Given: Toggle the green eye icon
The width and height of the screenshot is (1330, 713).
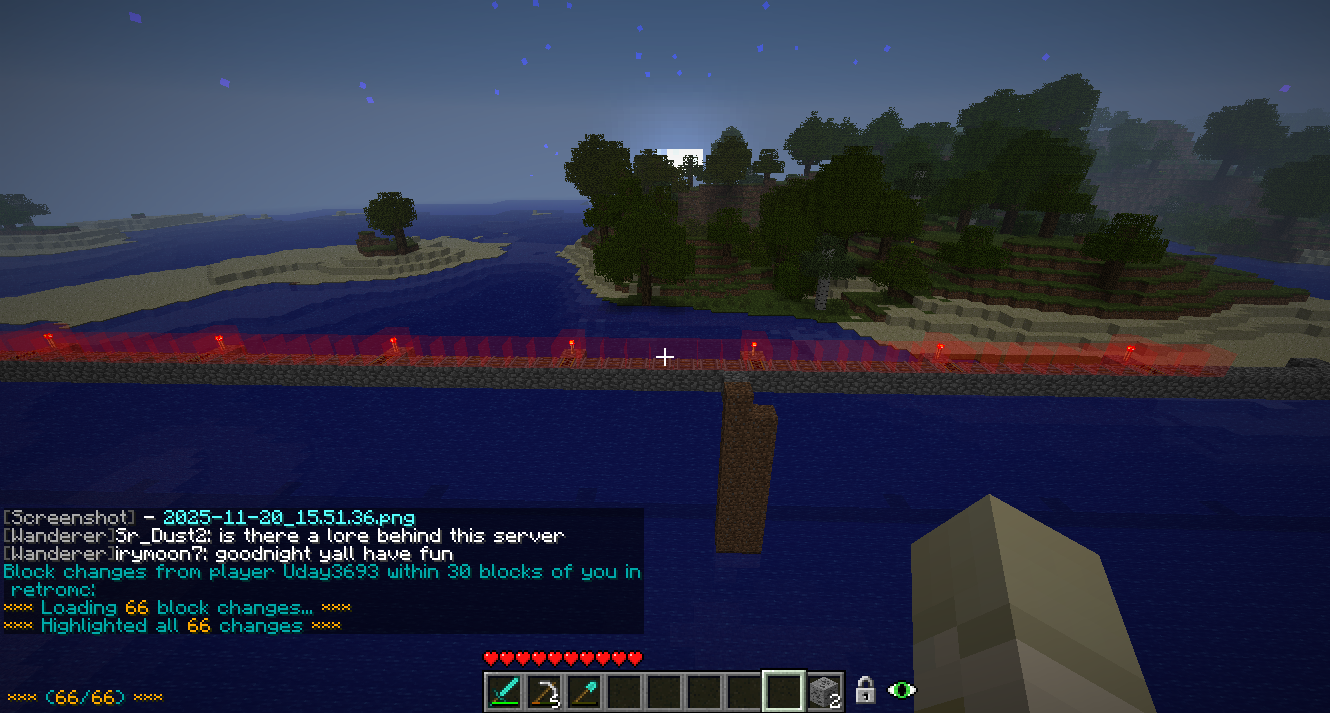Looking at the screenshot, I should click(x=902, y=690).
